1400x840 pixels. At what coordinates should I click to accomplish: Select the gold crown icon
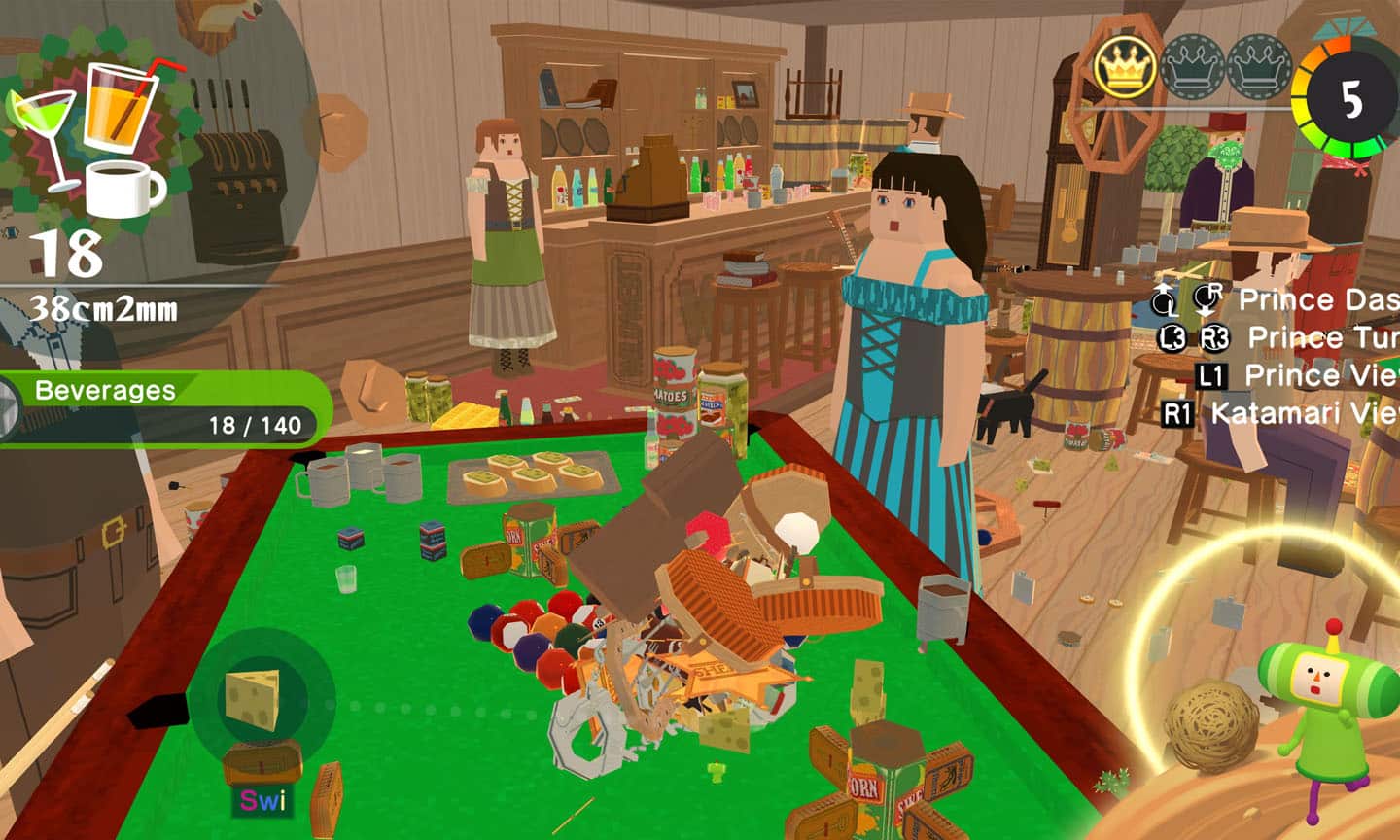pyautogui.click(x=1125, y=67)
